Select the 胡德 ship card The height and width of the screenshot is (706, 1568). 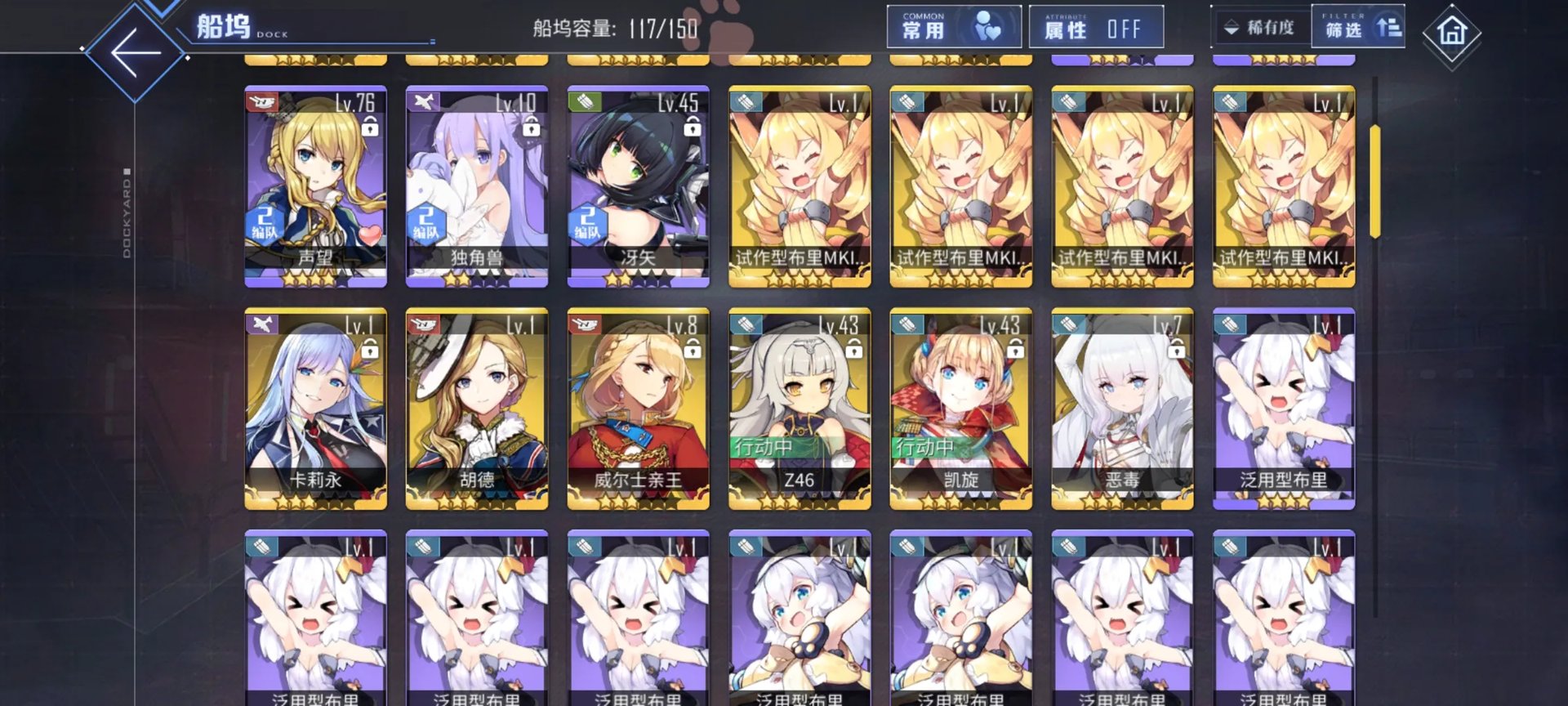pyautogui.click(x=477, y=409)
